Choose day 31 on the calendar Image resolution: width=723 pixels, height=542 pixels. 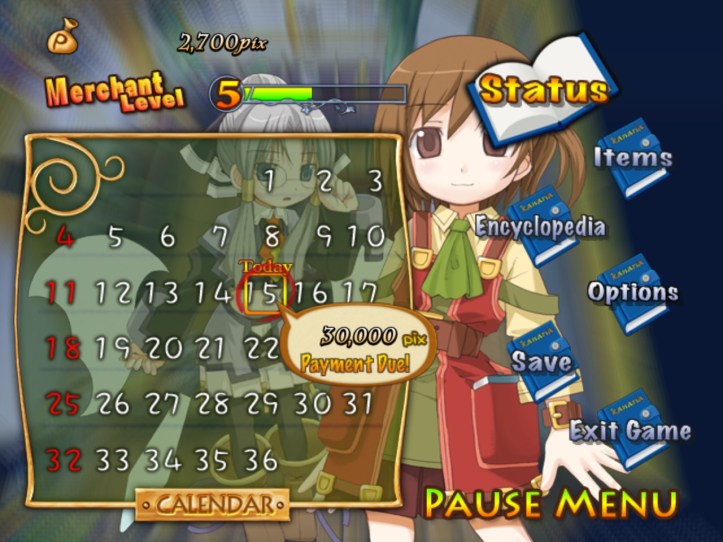357,403
